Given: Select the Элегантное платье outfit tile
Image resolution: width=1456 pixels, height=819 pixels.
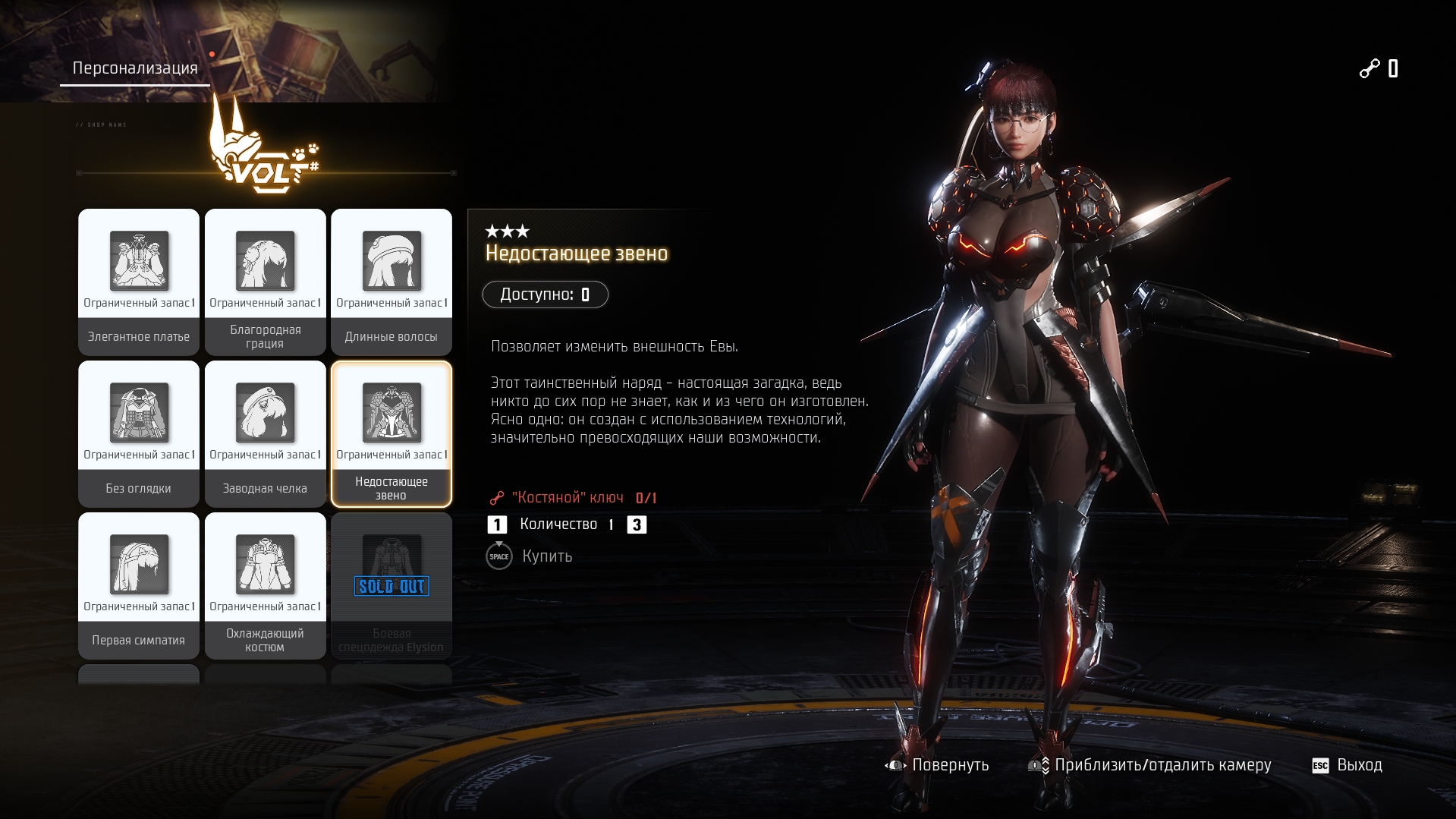Looking at the screenshot, I should coord(139,282).
